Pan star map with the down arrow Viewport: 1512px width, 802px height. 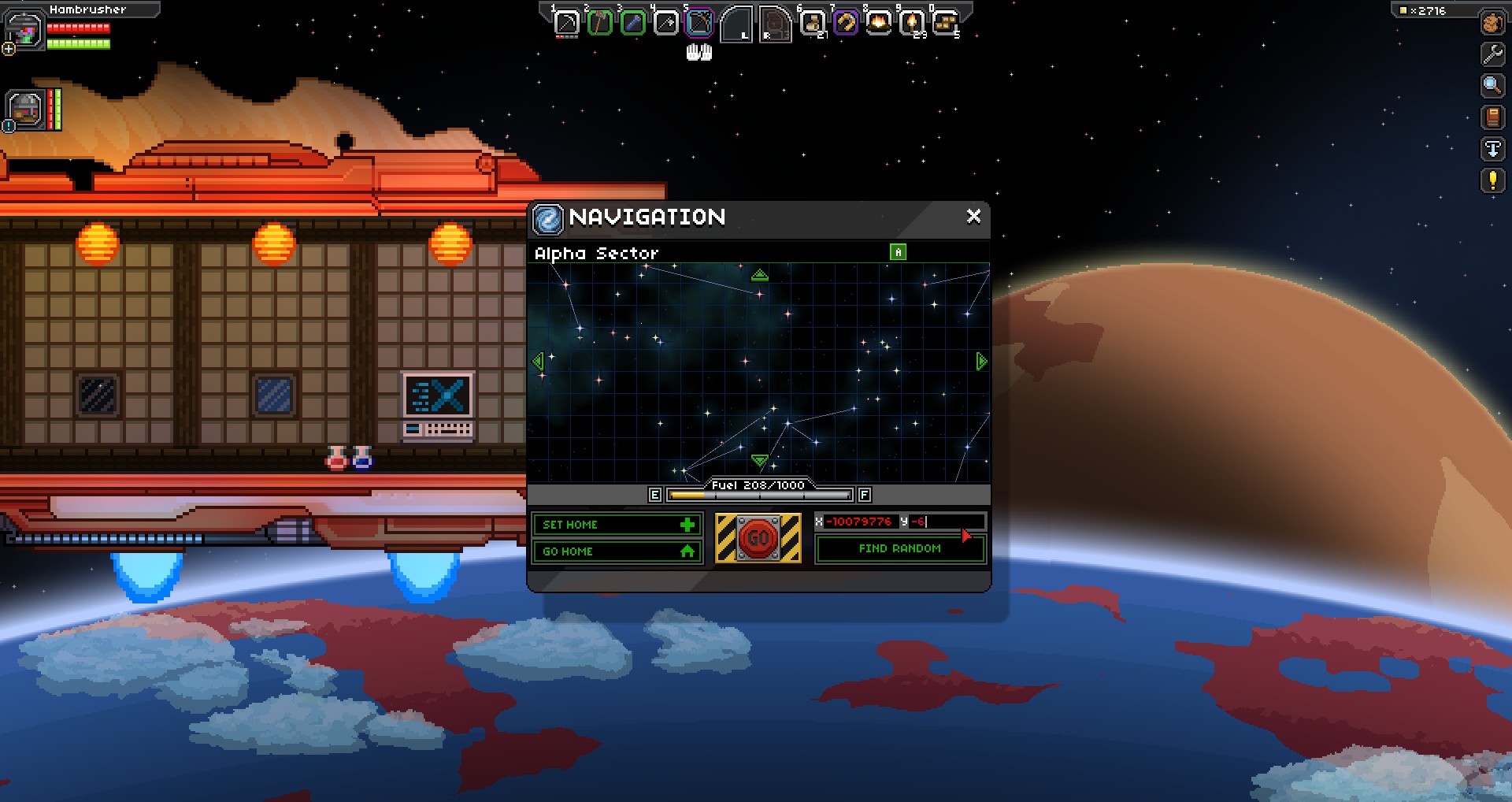pyautogui.click(x=759, y=459)
